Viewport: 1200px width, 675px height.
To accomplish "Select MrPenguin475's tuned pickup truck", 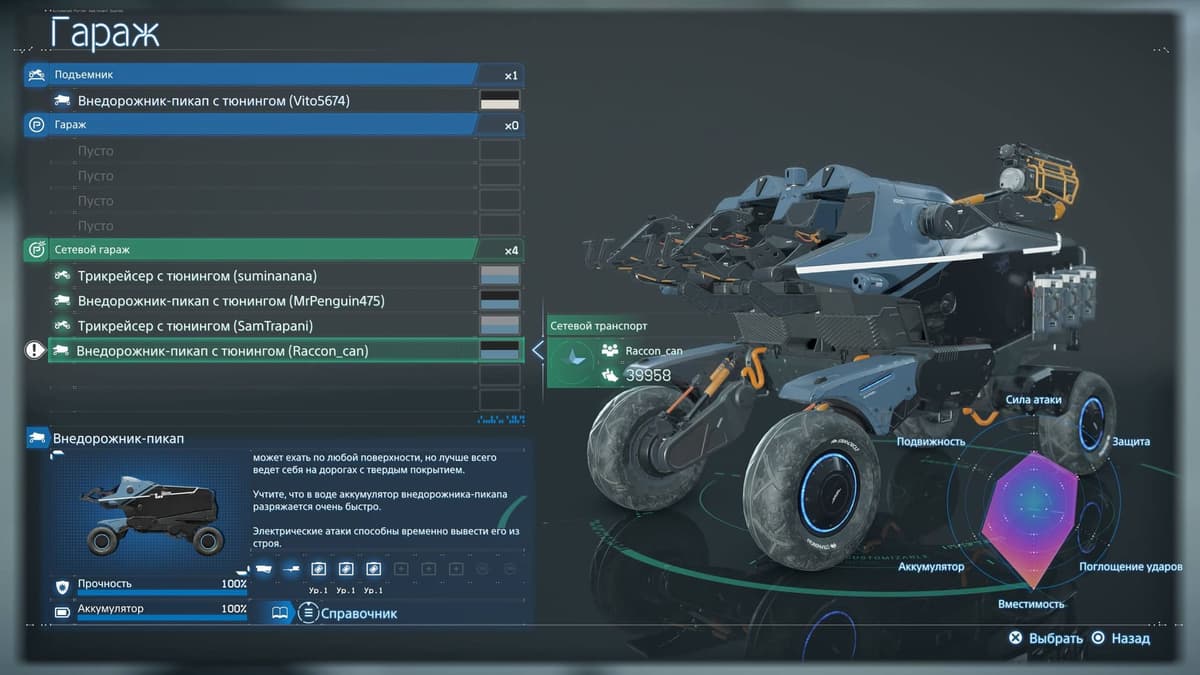I will click(x=217, y=300).
